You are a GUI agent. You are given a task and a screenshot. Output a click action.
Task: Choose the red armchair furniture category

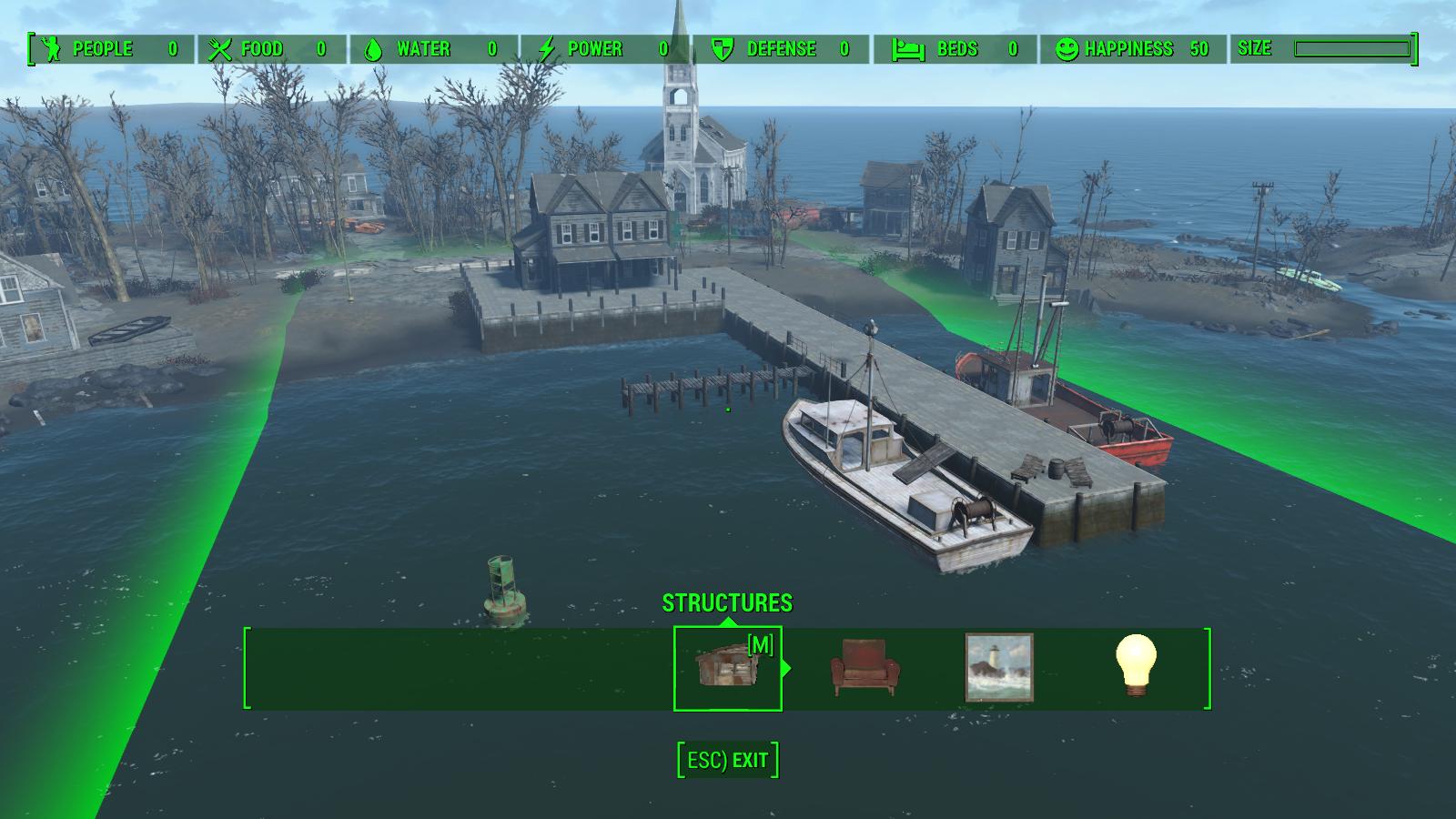(x=864, y=668)
